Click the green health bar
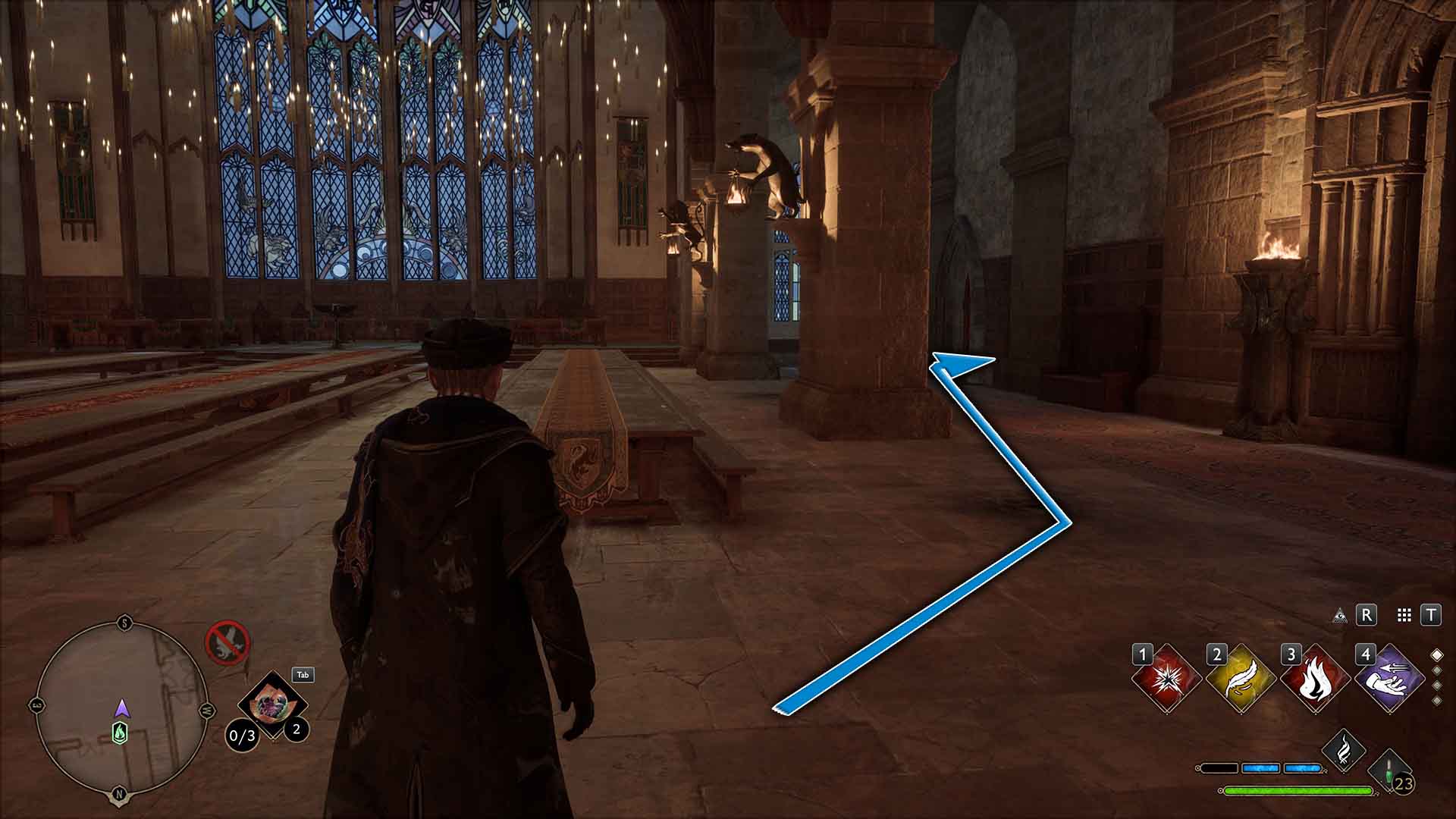Screen dimensions: 1456x819 1298,792
